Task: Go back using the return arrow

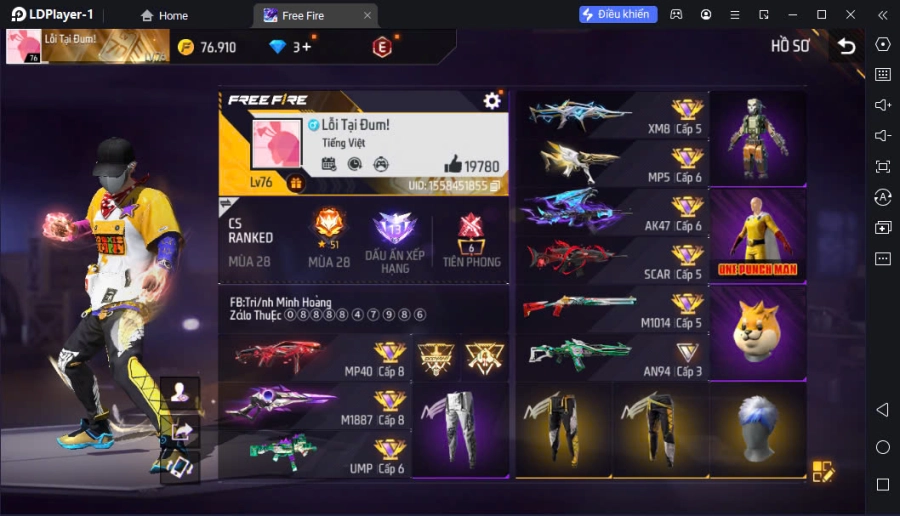Action: click(x=847, y=46)
